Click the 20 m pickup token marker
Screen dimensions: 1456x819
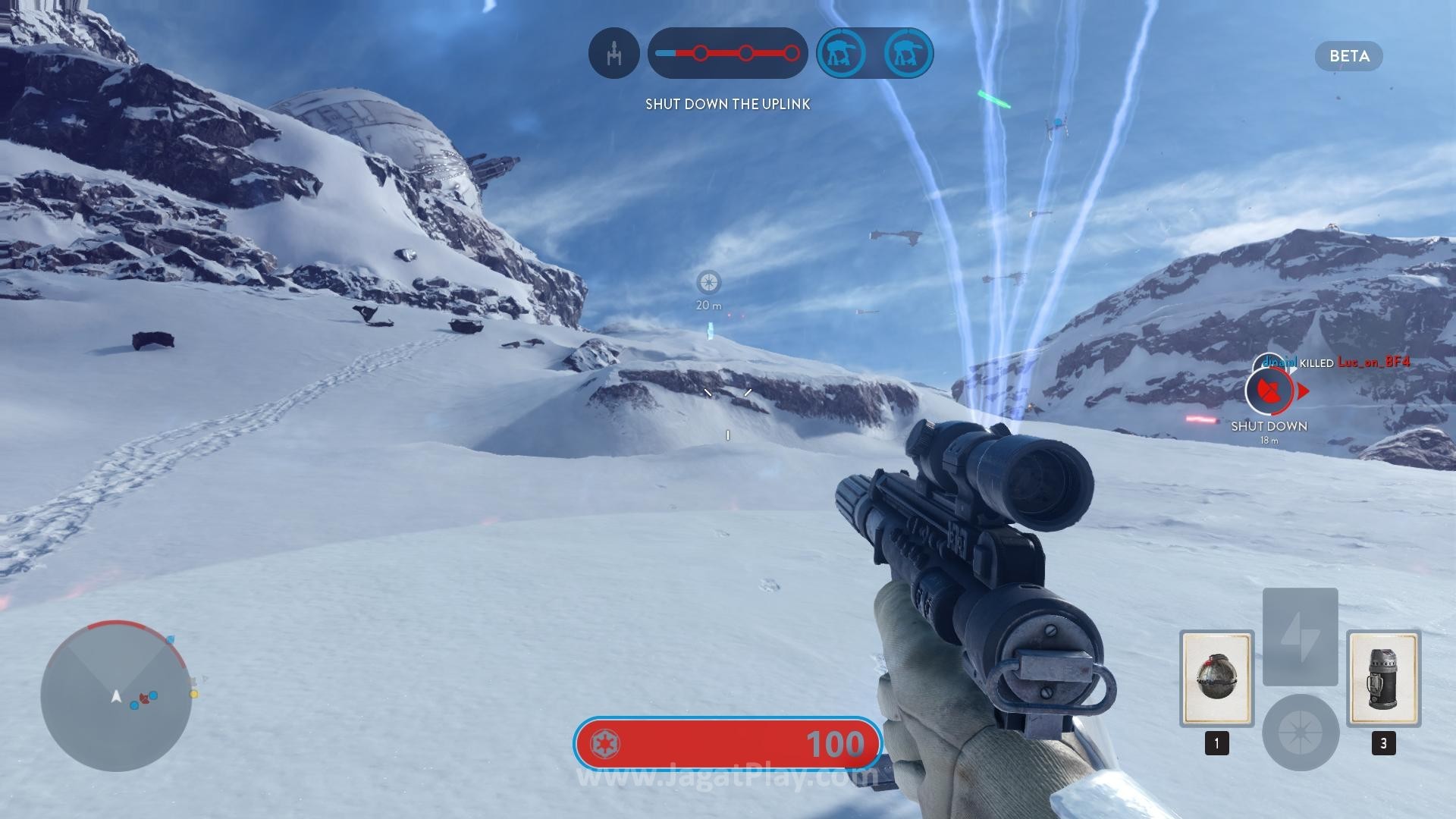709,283
